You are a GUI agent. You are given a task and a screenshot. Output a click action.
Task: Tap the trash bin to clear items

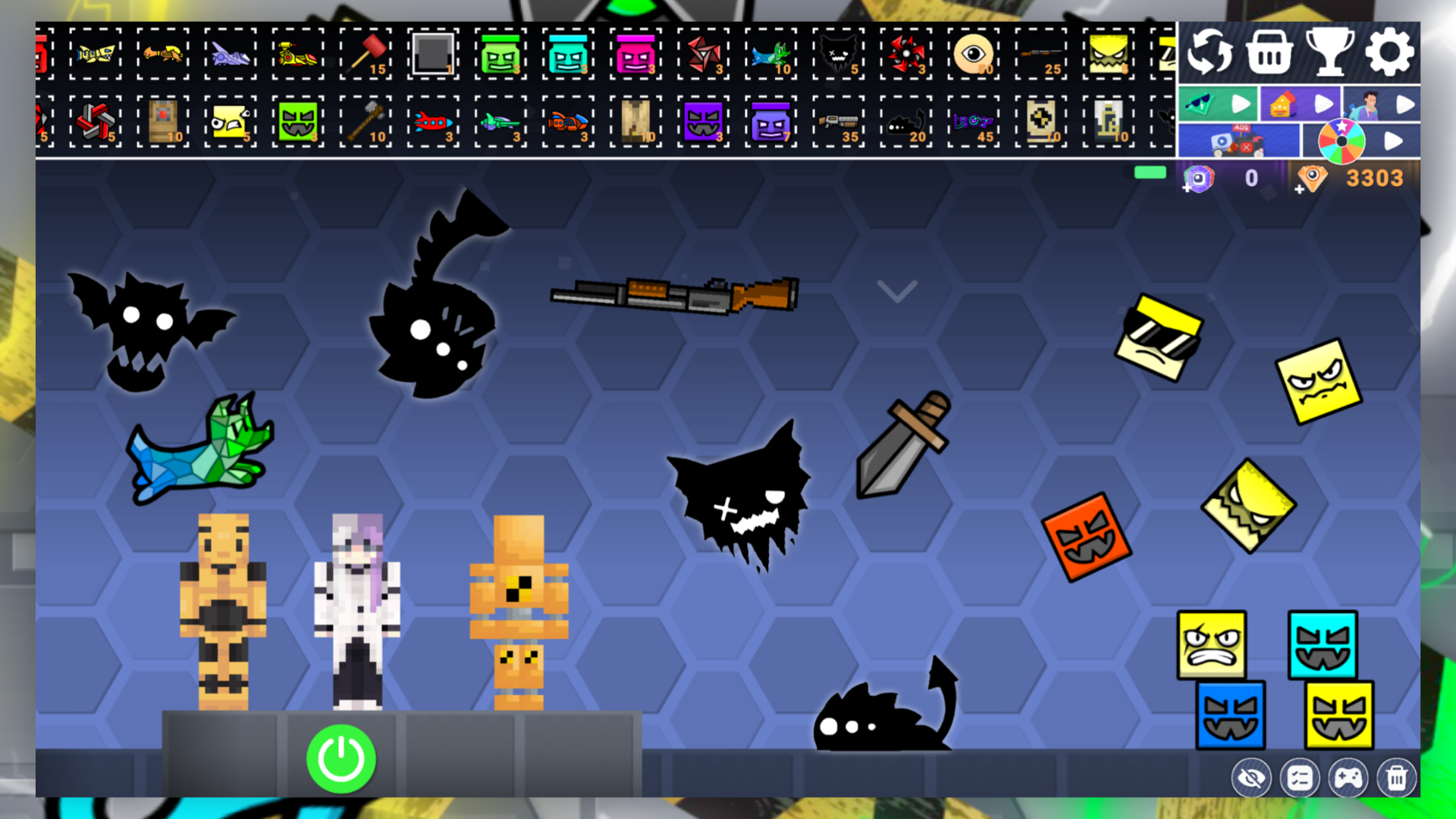(1398, 777)
